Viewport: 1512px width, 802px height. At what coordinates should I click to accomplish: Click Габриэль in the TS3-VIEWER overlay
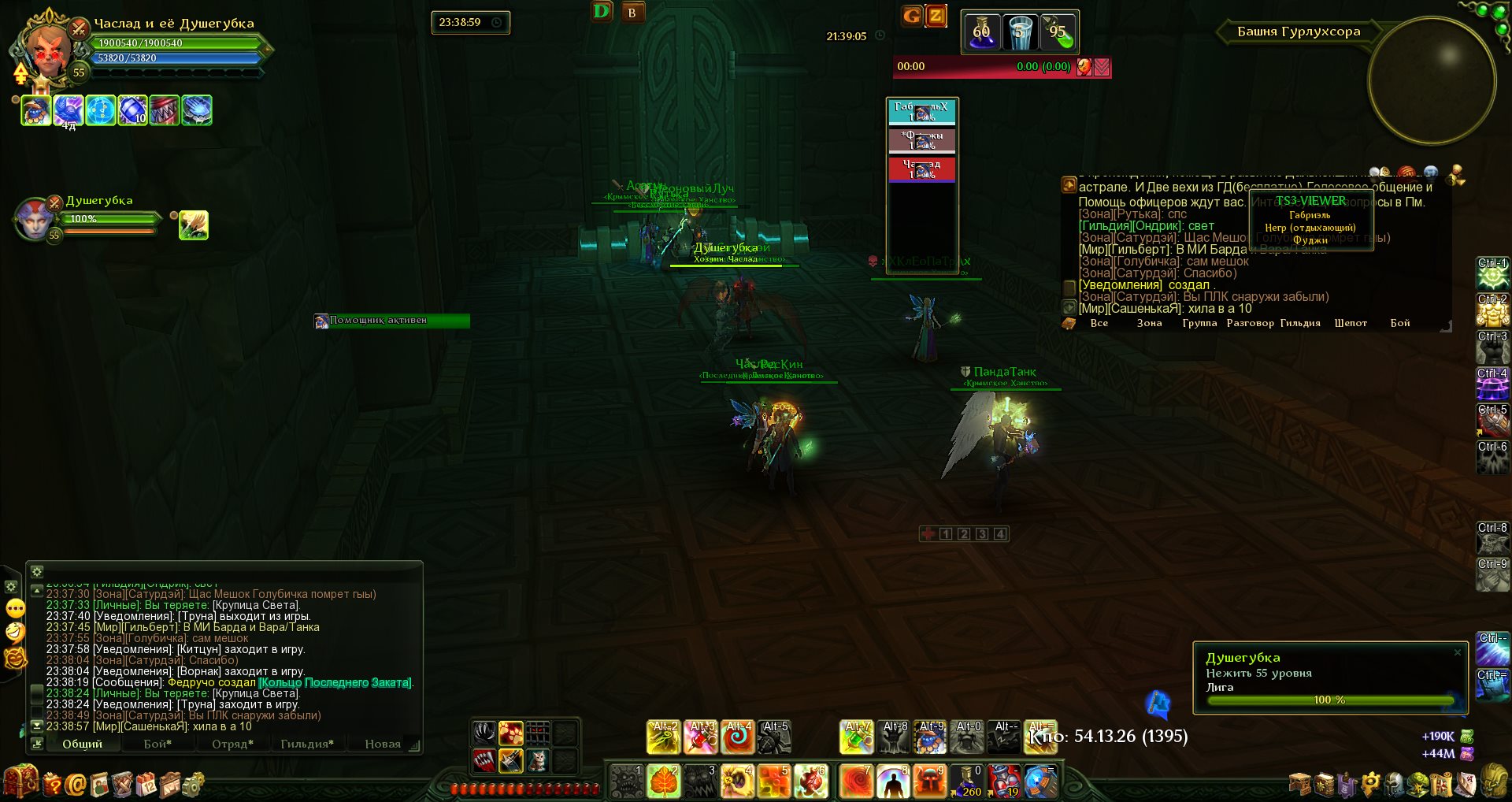(1310, 215)
